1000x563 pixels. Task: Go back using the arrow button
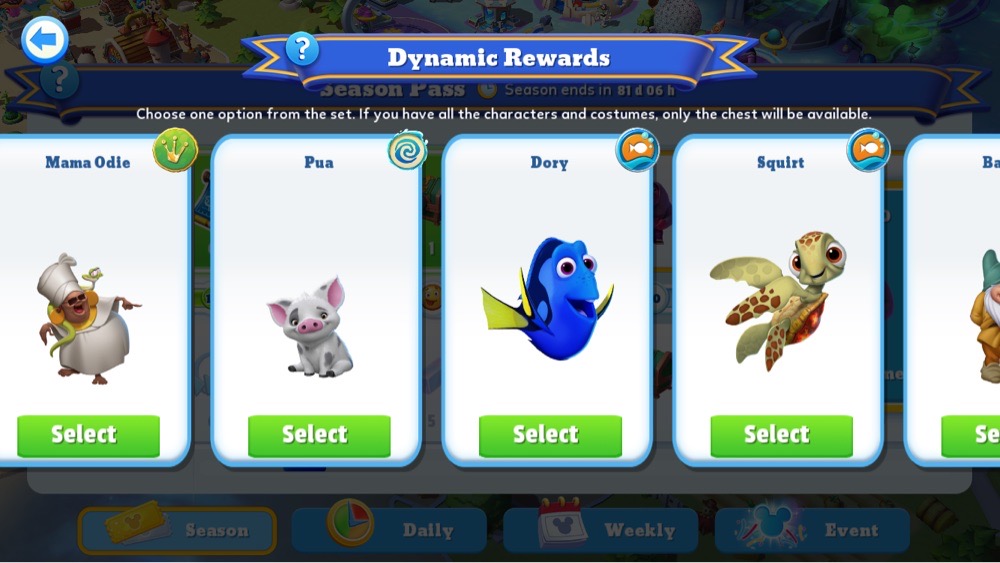(45, 41)
